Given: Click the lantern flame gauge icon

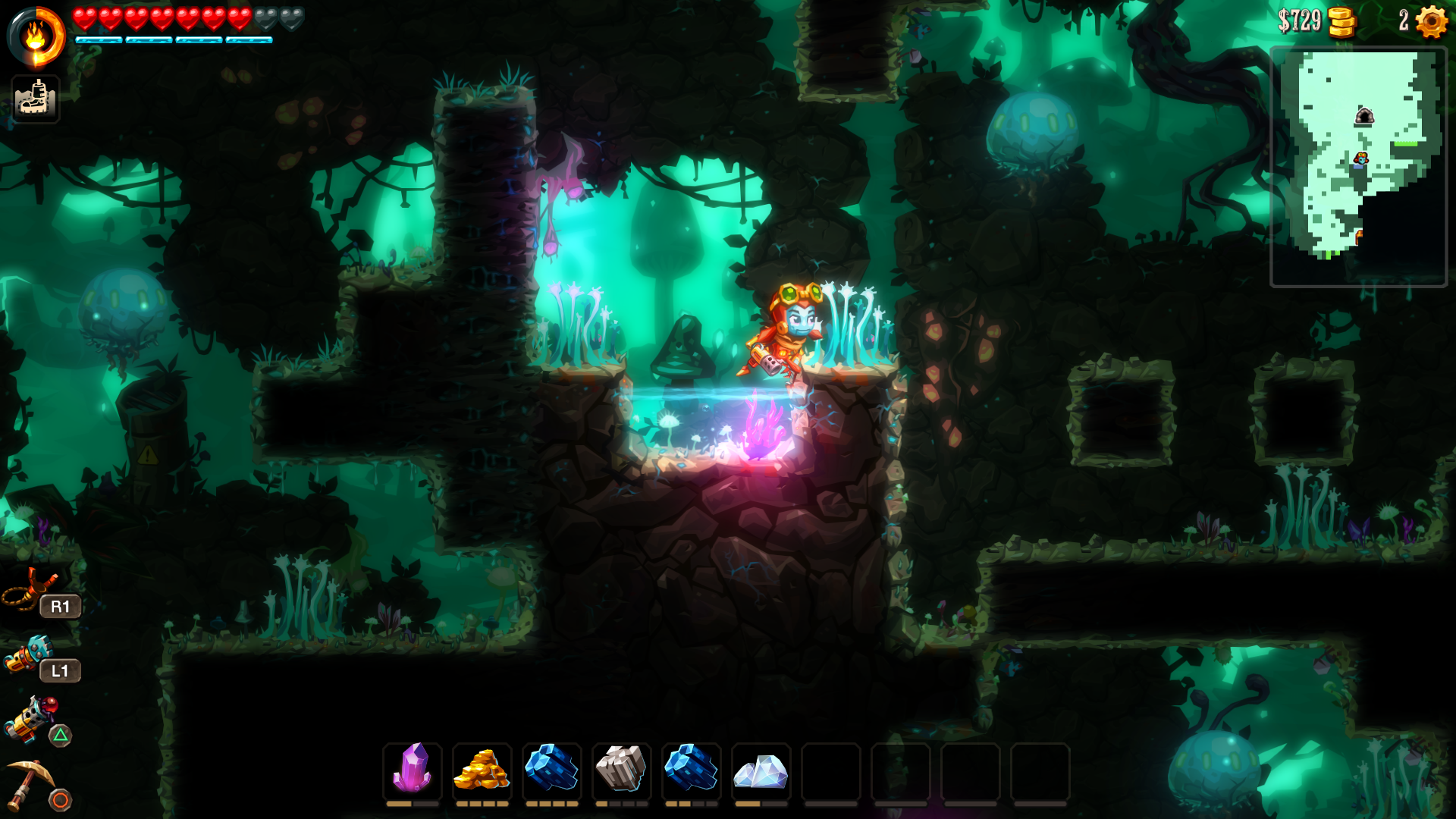Looking at the screenshot, I should 36,36.
